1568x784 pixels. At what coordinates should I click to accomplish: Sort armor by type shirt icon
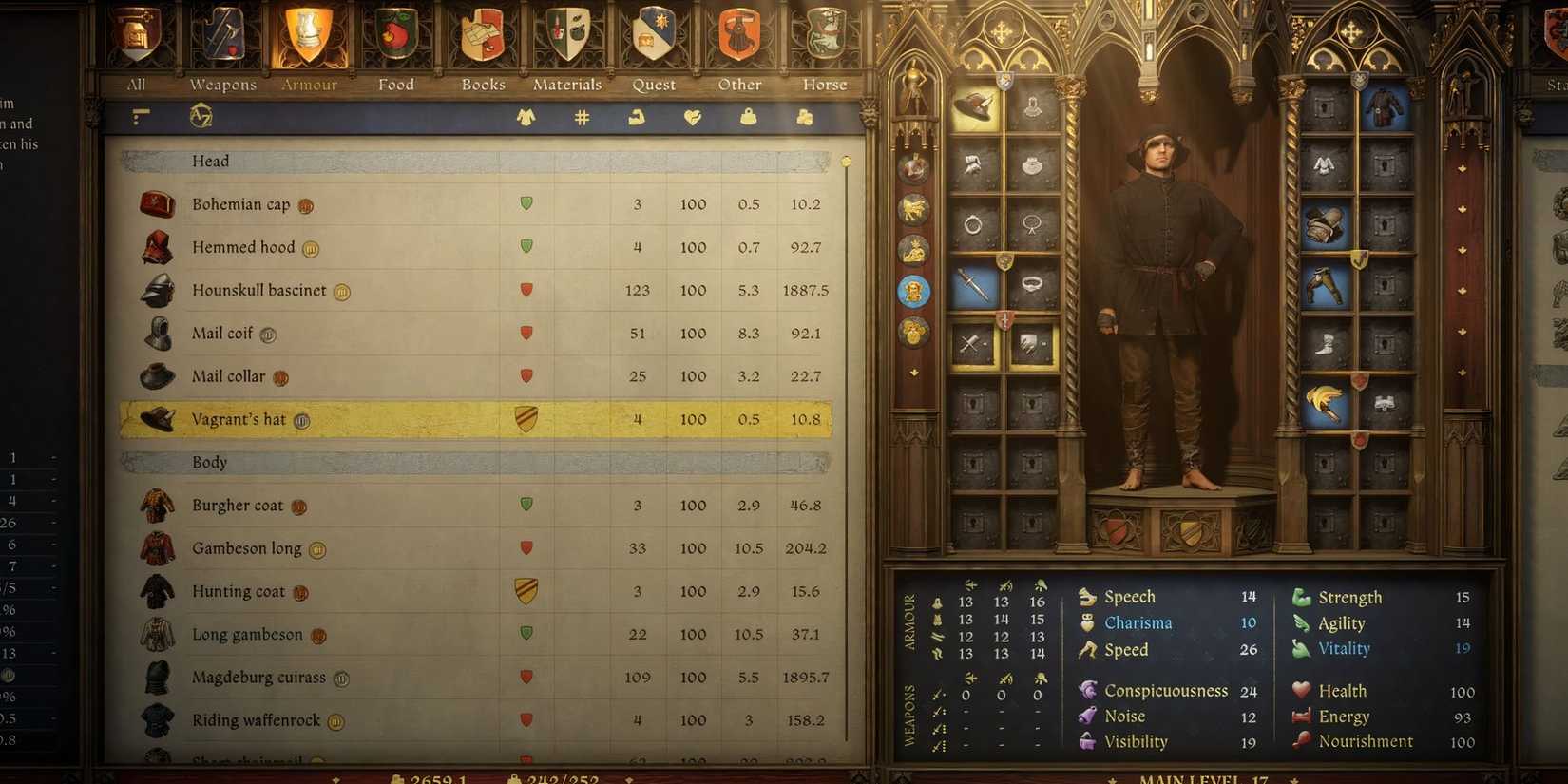[526, 117]
